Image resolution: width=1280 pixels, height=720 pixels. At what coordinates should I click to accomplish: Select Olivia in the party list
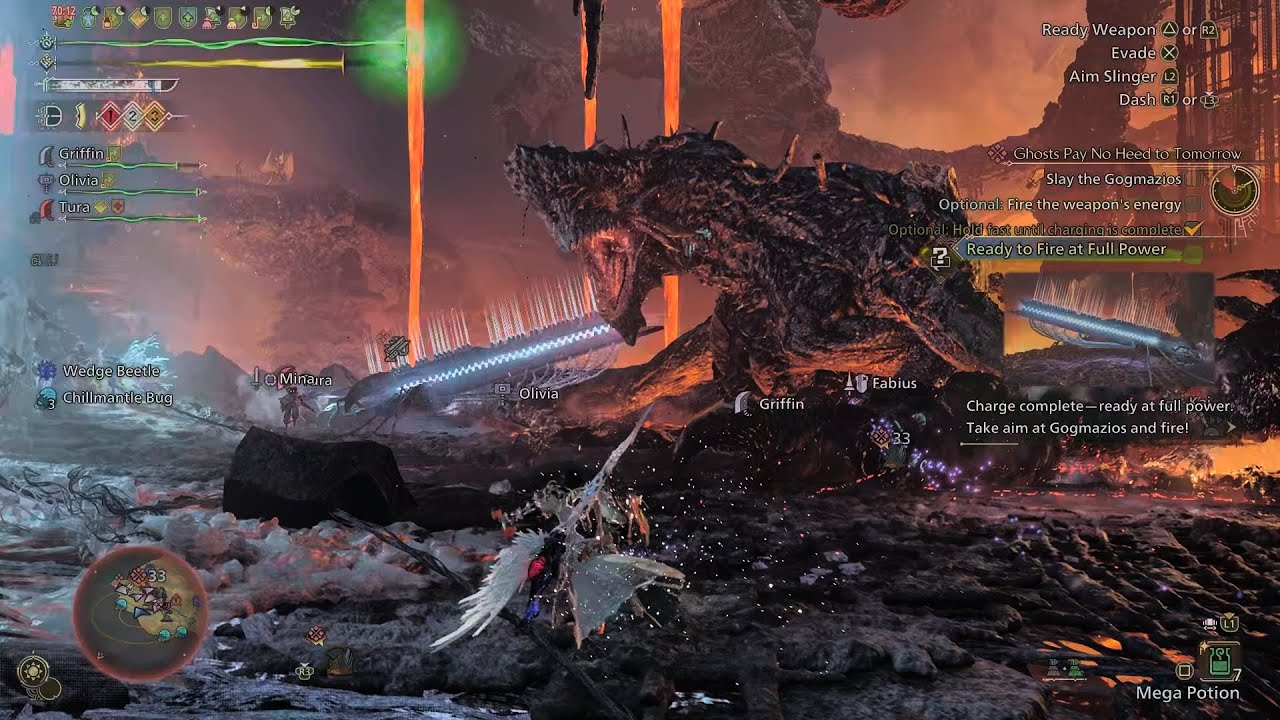tap(78, 180)
